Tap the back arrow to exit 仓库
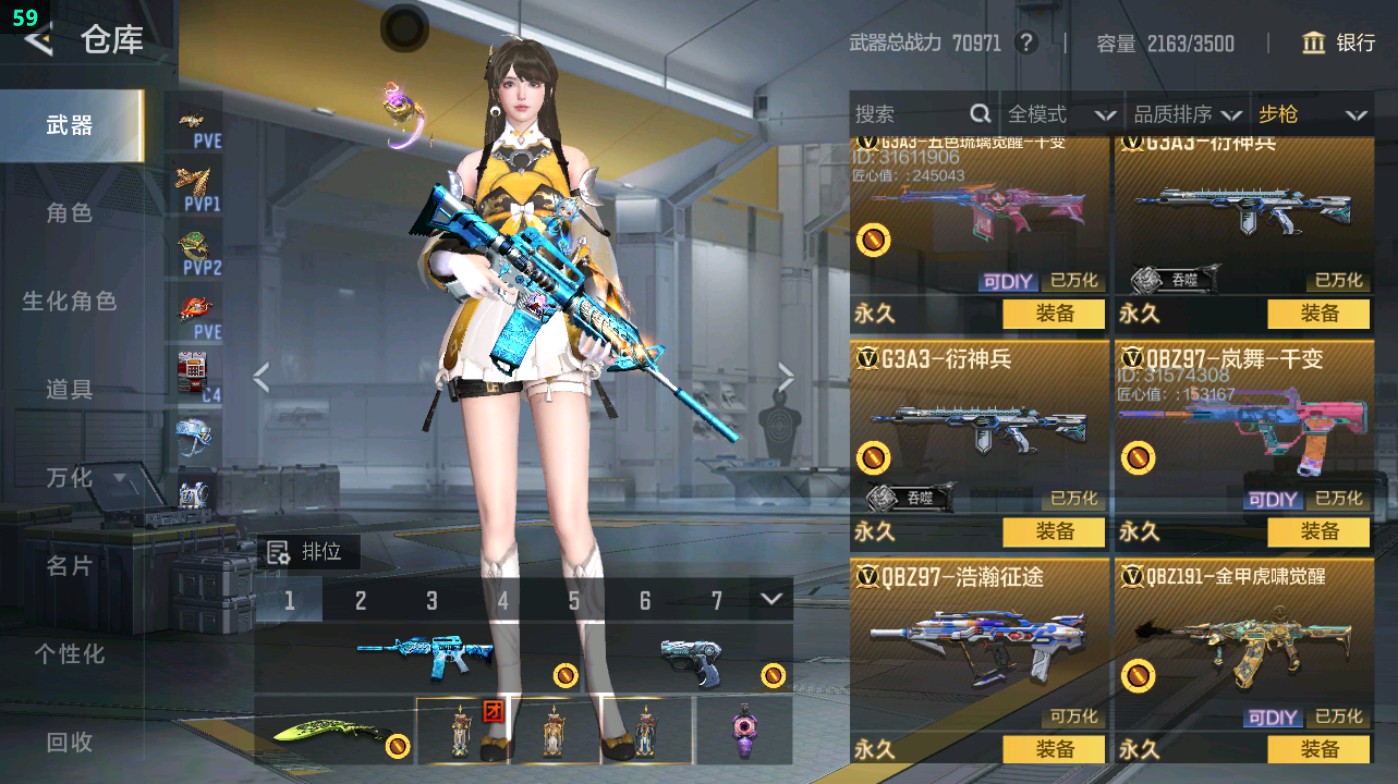1398x784 pixels. tap(37, 41)
